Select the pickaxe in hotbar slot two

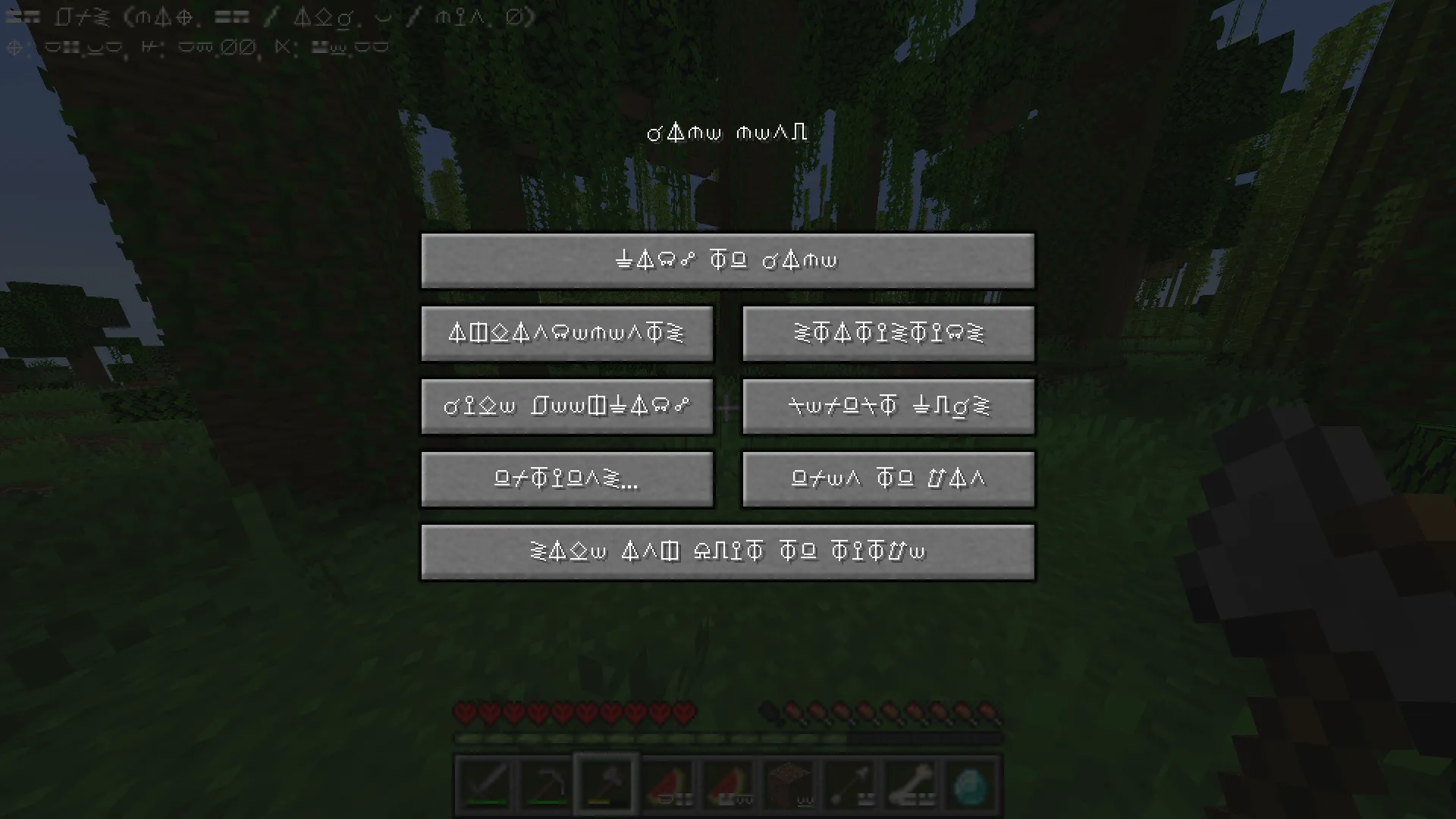point(545,781)
